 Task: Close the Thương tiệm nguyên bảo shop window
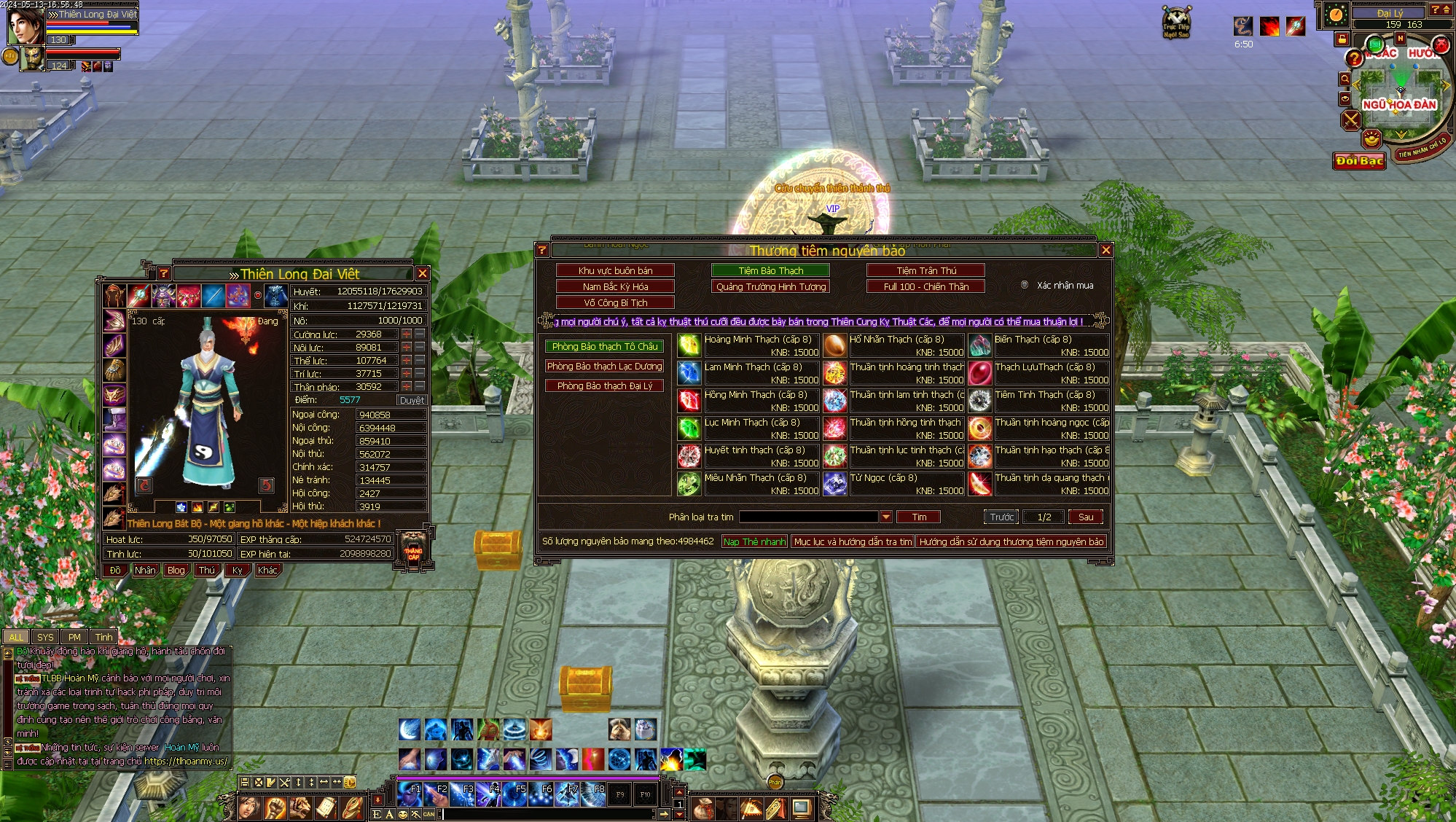coord(1105,250)
